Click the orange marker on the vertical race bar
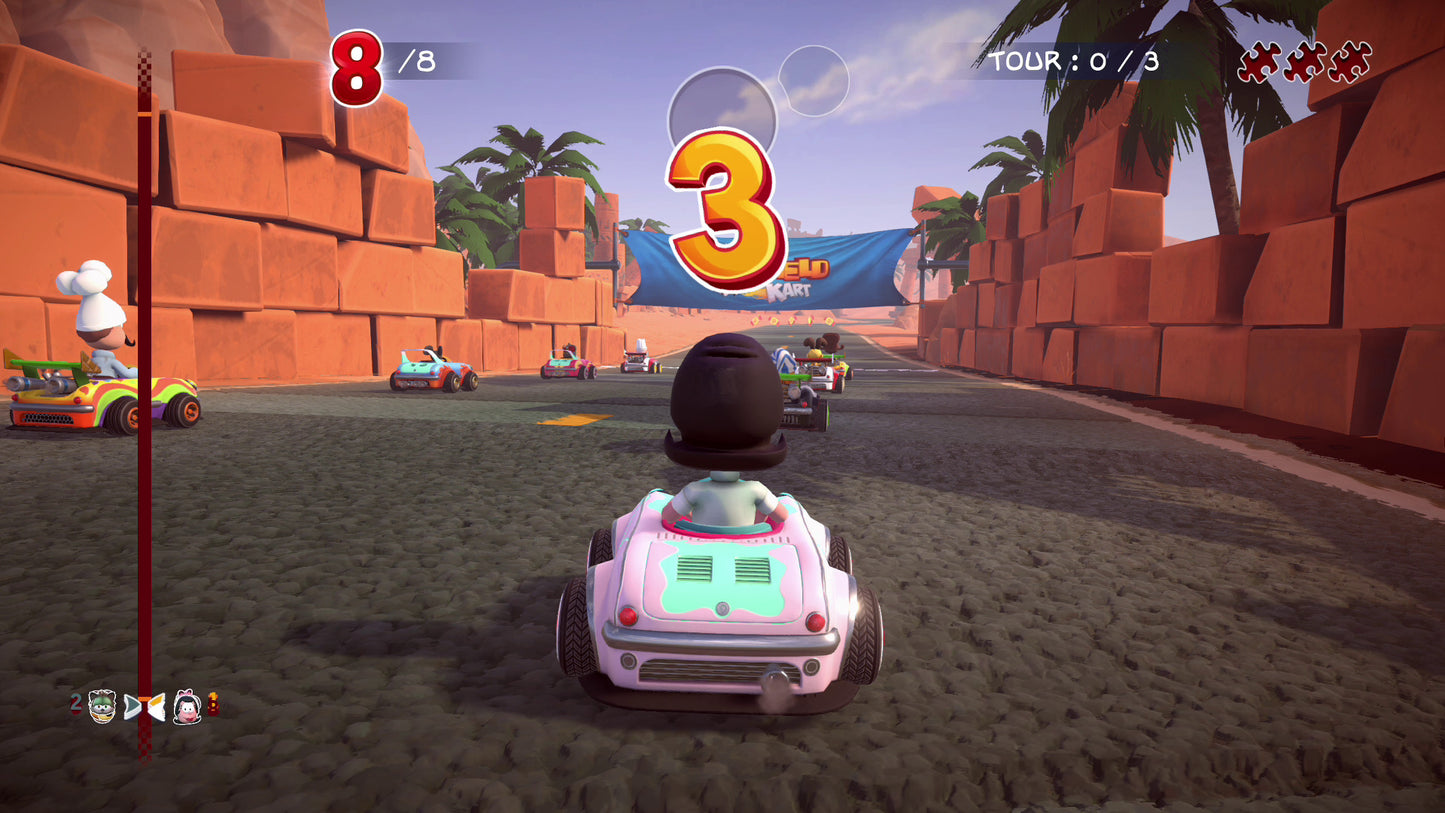This screenshot has height=813, width=1445. pos(144,699)
